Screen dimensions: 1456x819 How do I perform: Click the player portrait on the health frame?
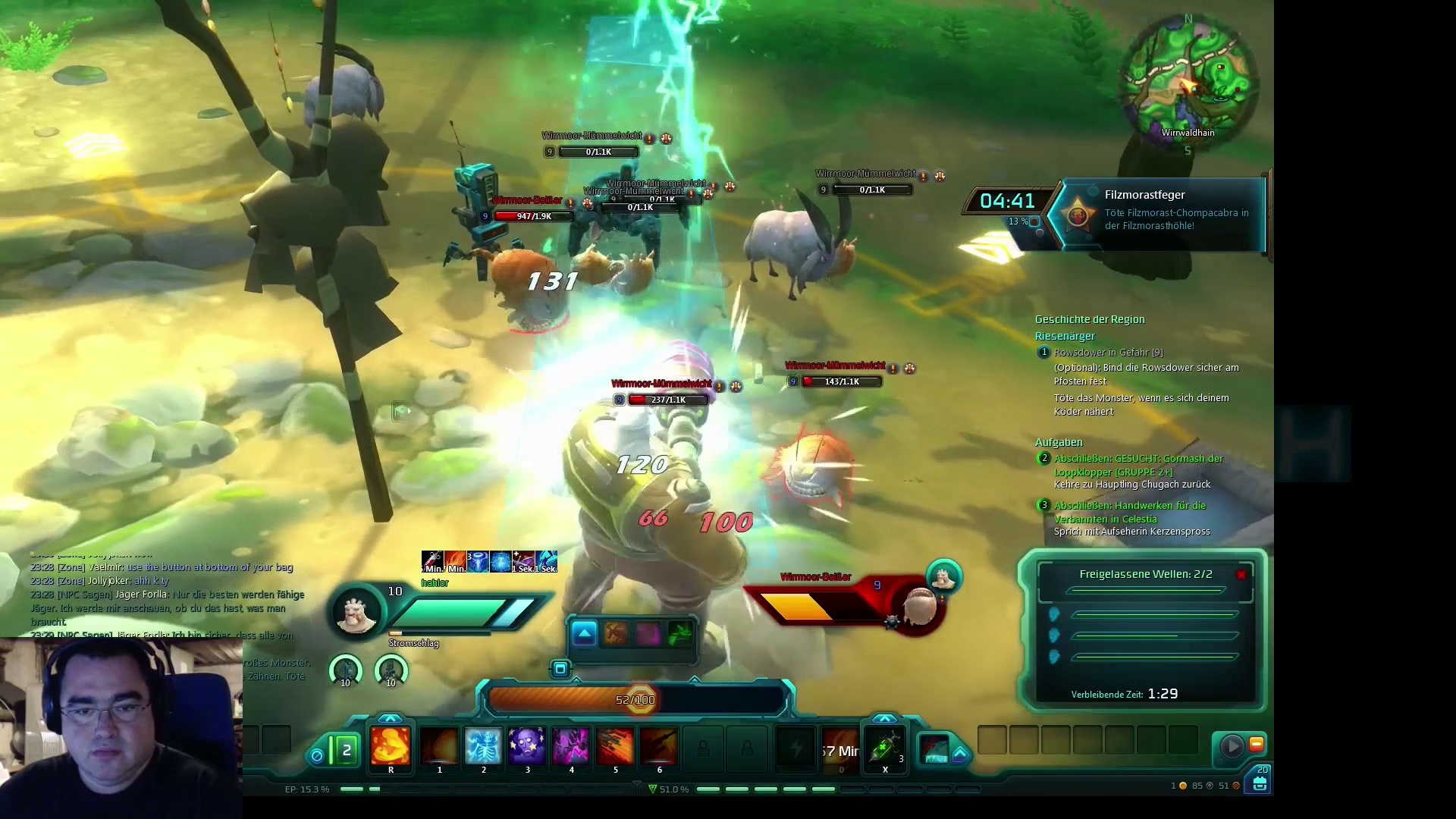(x=356, y=613)
